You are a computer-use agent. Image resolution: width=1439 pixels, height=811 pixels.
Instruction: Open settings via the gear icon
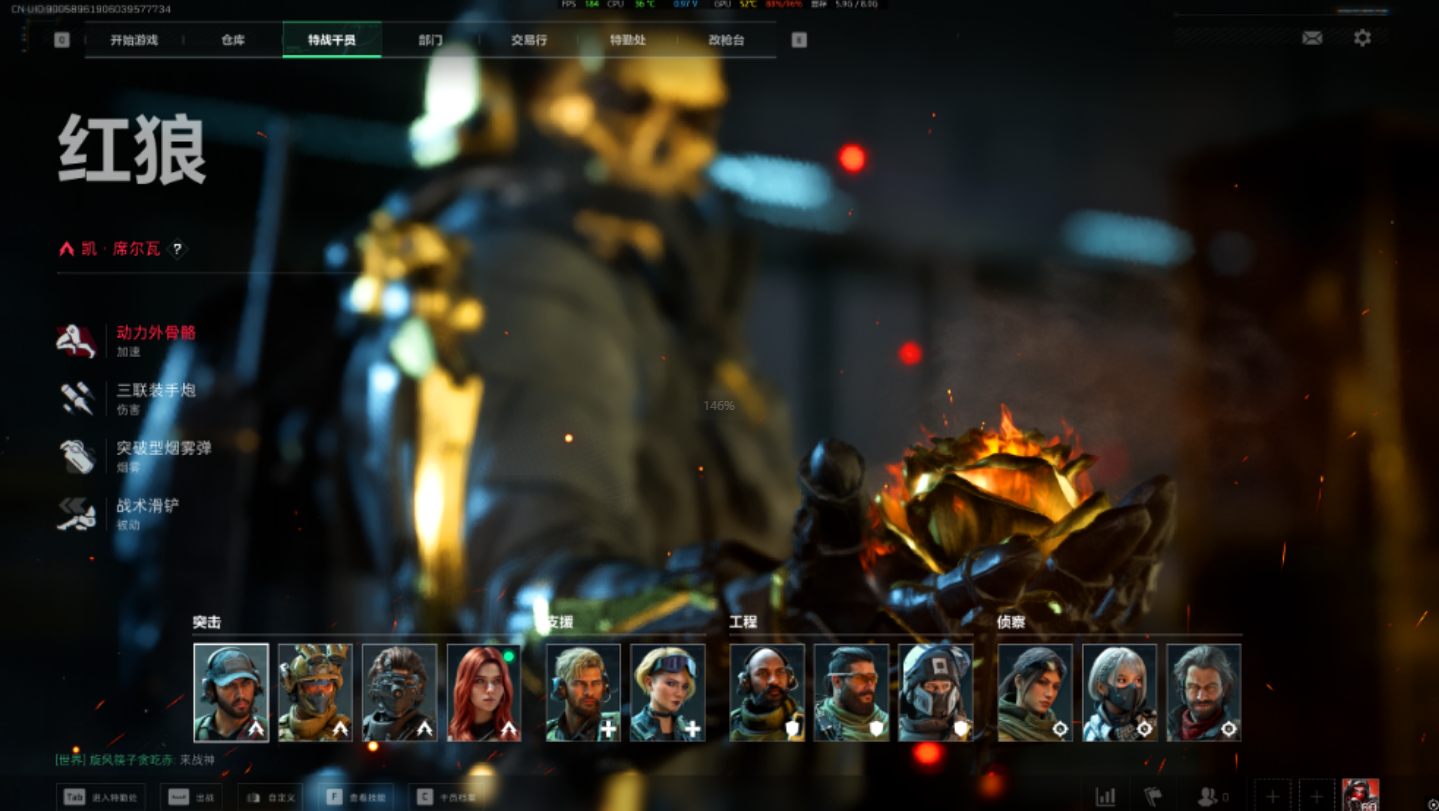coord(1362,38)
